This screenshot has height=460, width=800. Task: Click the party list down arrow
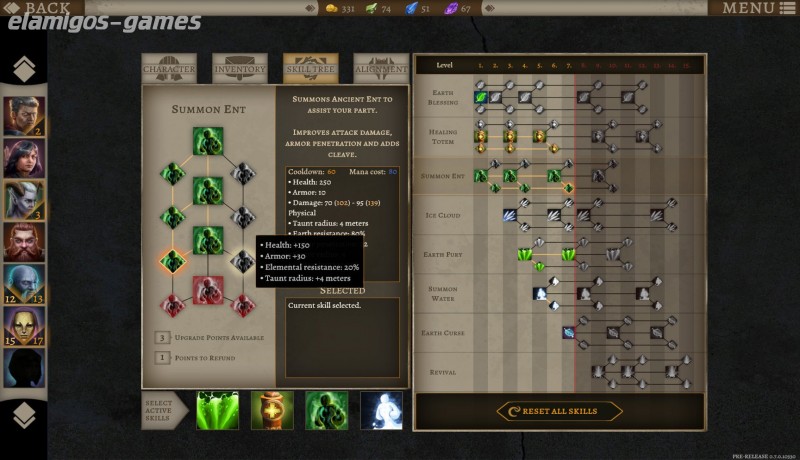(x=24, y=416)
